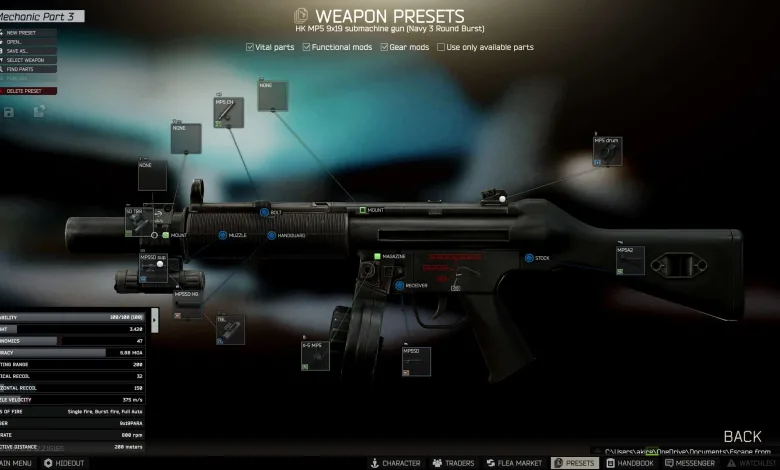
Task: Delete the current preset
Action: click(25, 91)
